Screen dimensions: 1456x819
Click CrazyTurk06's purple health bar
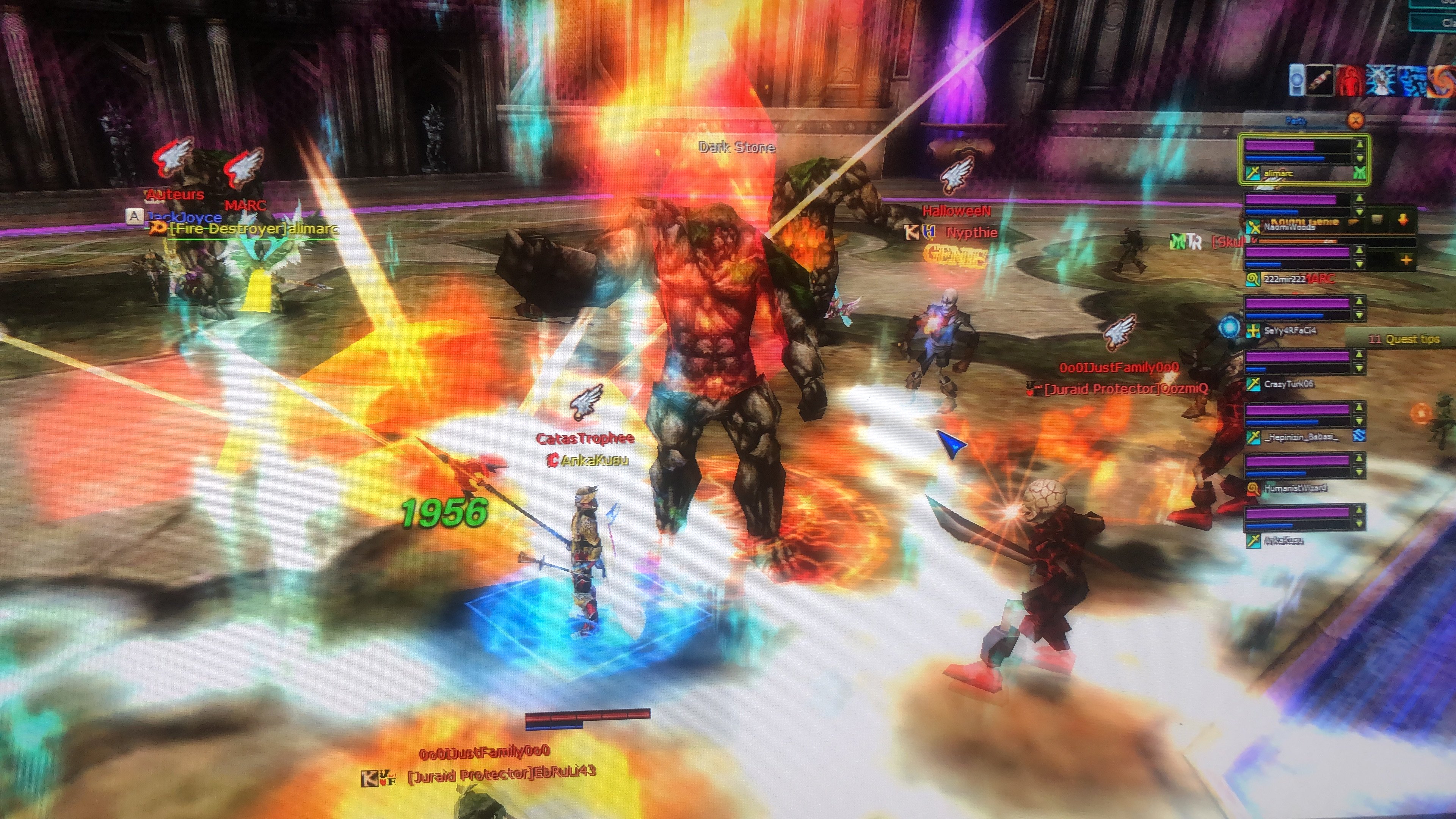1298,357
